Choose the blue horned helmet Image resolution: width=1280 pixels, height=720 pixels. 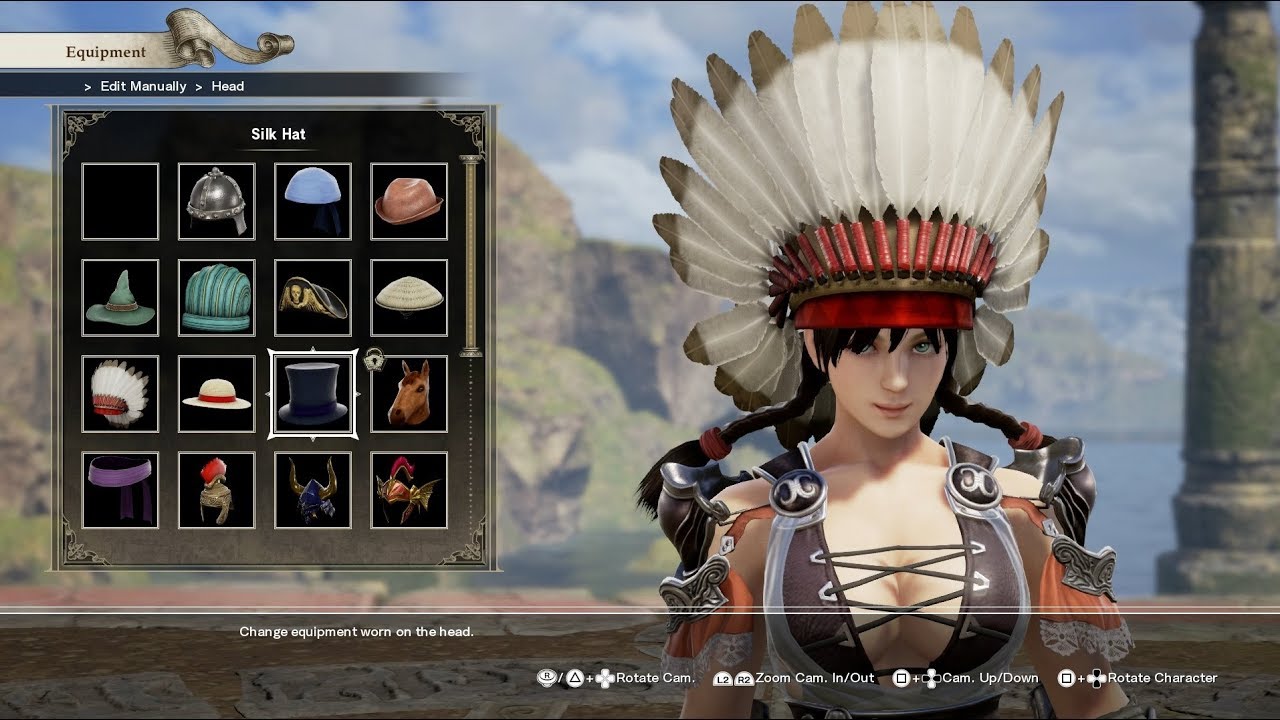tap(313, 490)
